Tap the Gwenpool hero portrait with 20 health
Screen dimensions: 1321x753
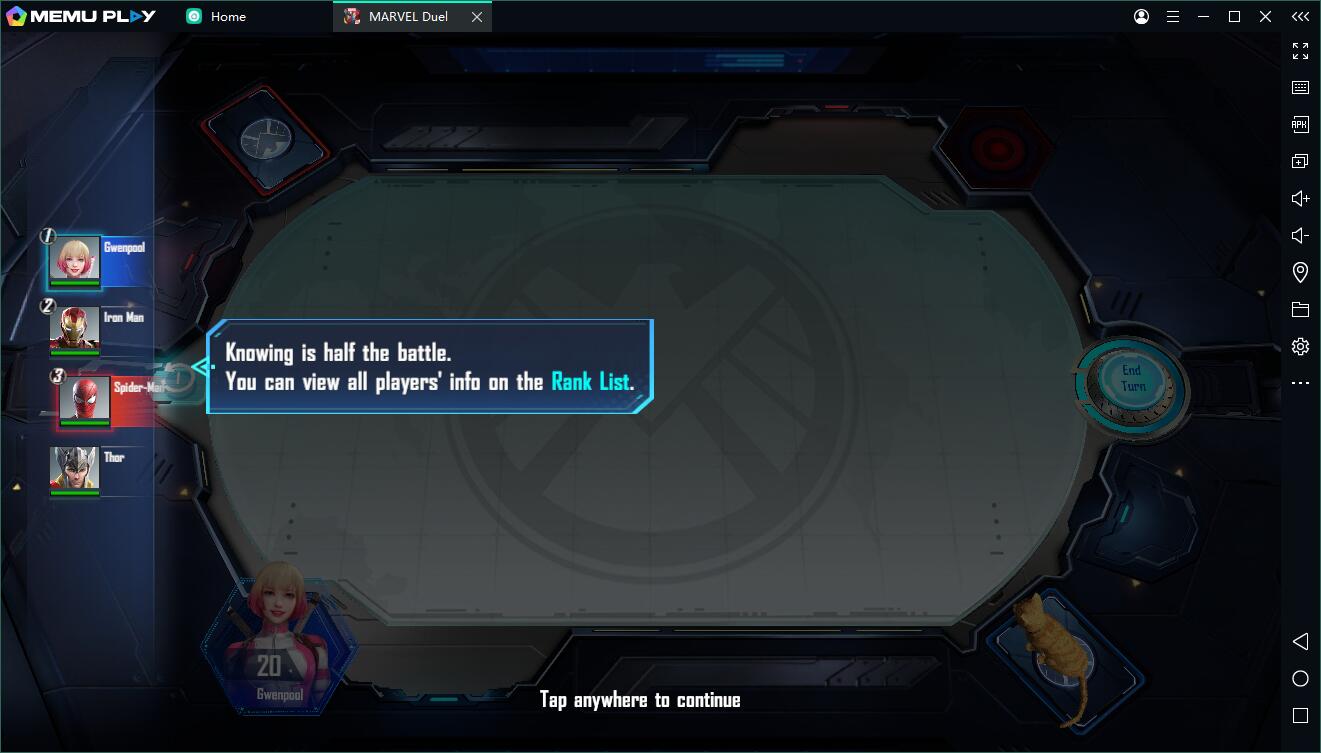277,643
